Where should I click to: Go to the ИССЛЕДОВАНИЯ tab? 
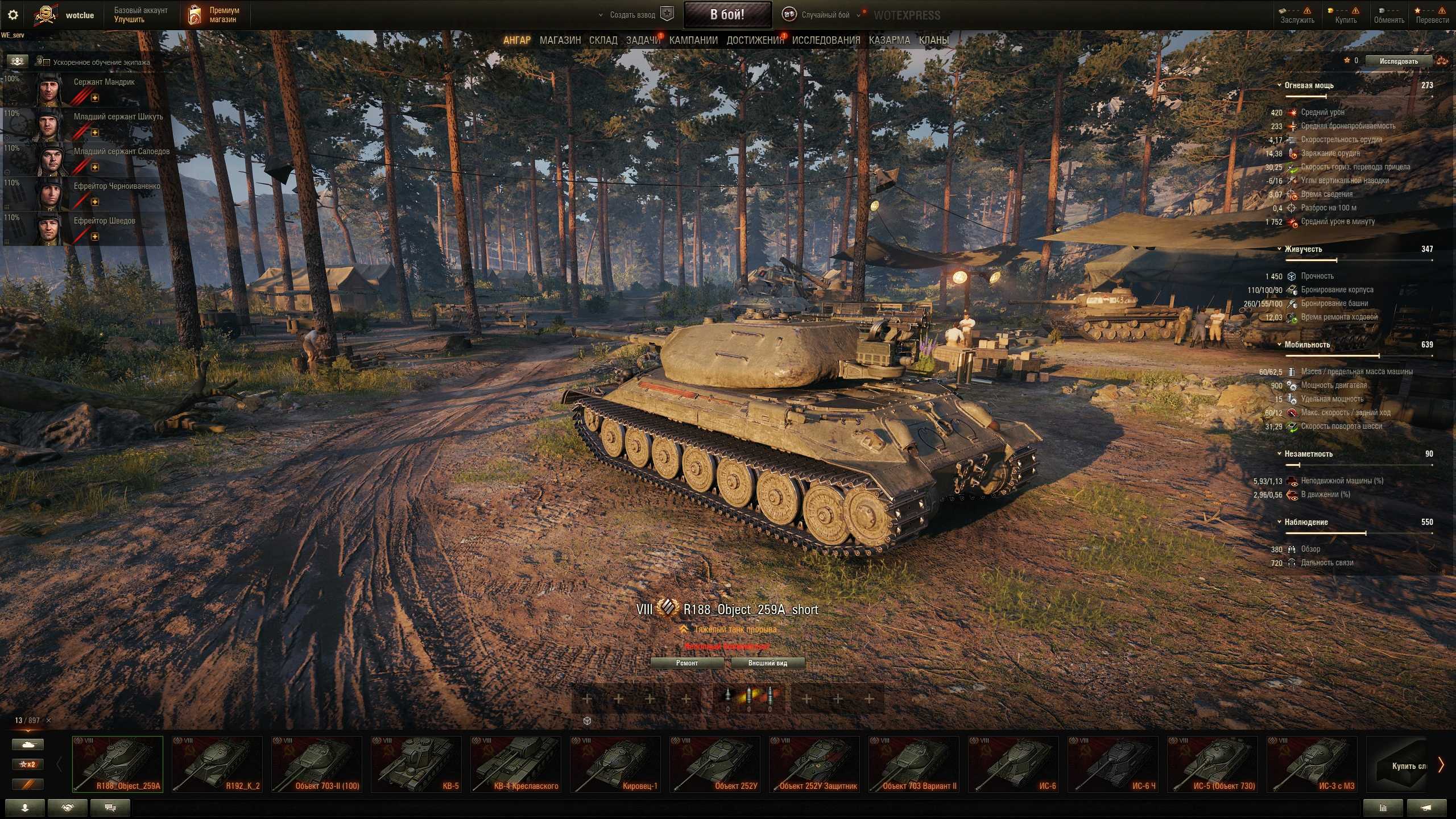tap(826, 40)
